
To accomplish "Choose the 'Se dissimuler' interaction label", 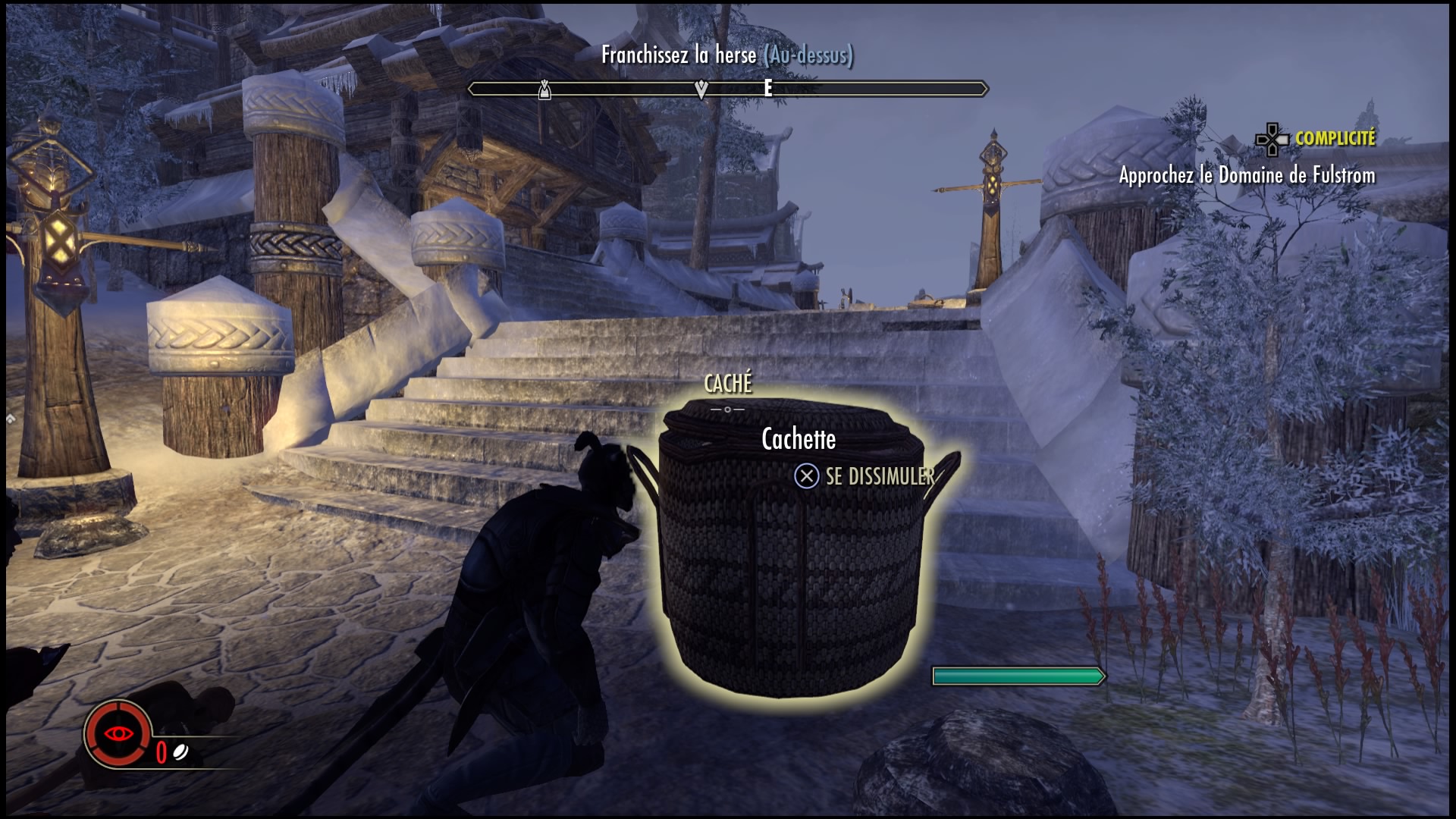I will point(880,476).
